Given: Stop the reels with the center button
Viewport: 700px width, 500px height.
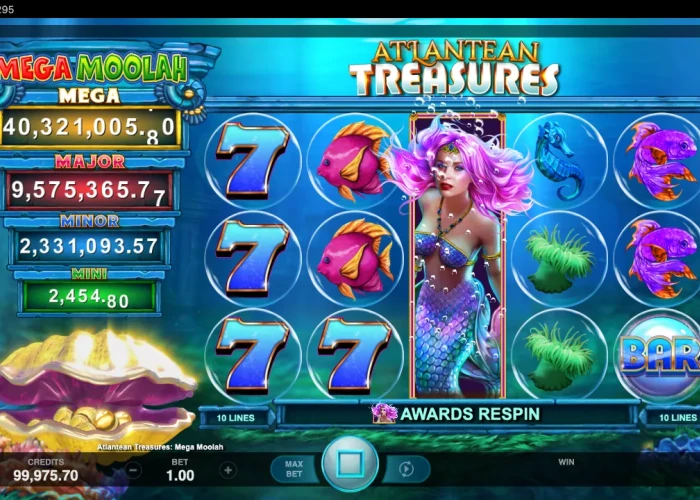Looking at the screenshot, I should pos(350,466).
